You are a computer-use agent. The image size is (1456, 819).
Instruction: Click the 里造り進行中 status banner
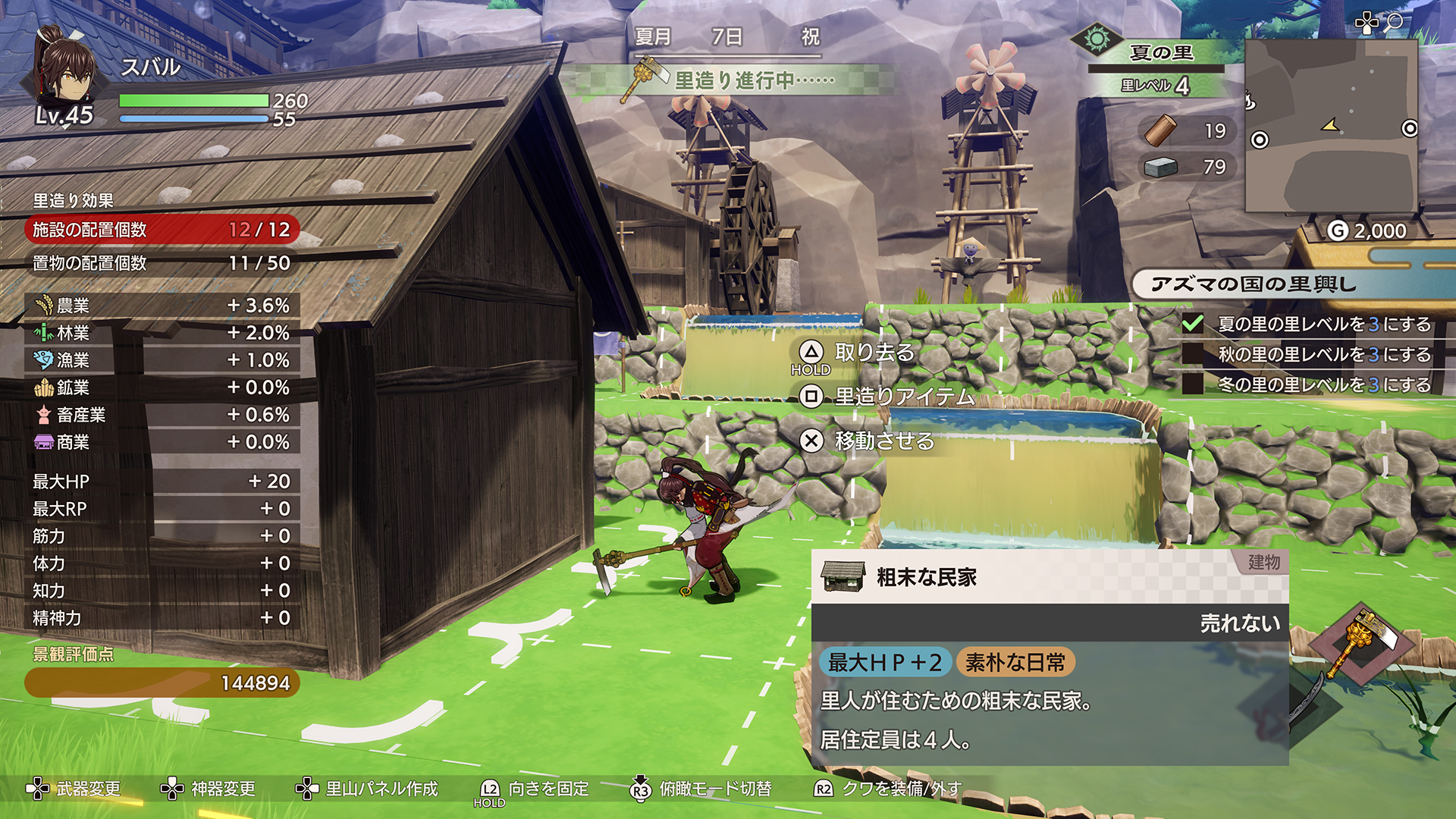[754, 80]
